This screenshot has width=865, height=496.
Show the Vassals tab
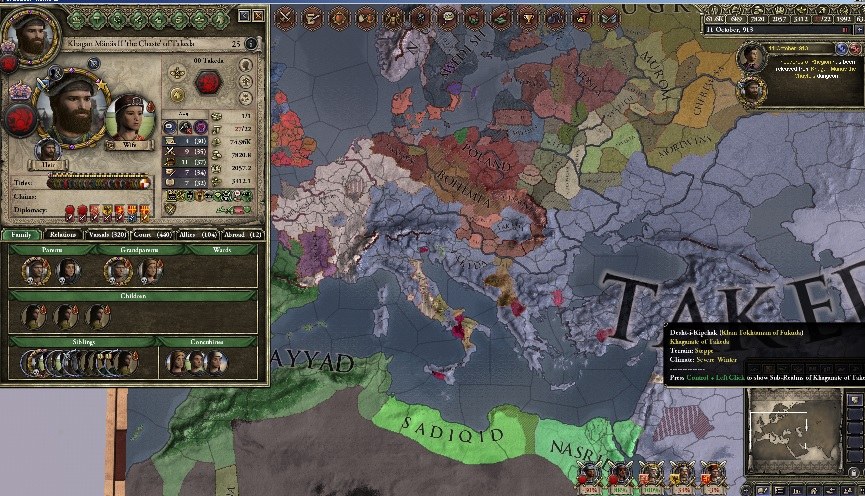pos(107,234)
